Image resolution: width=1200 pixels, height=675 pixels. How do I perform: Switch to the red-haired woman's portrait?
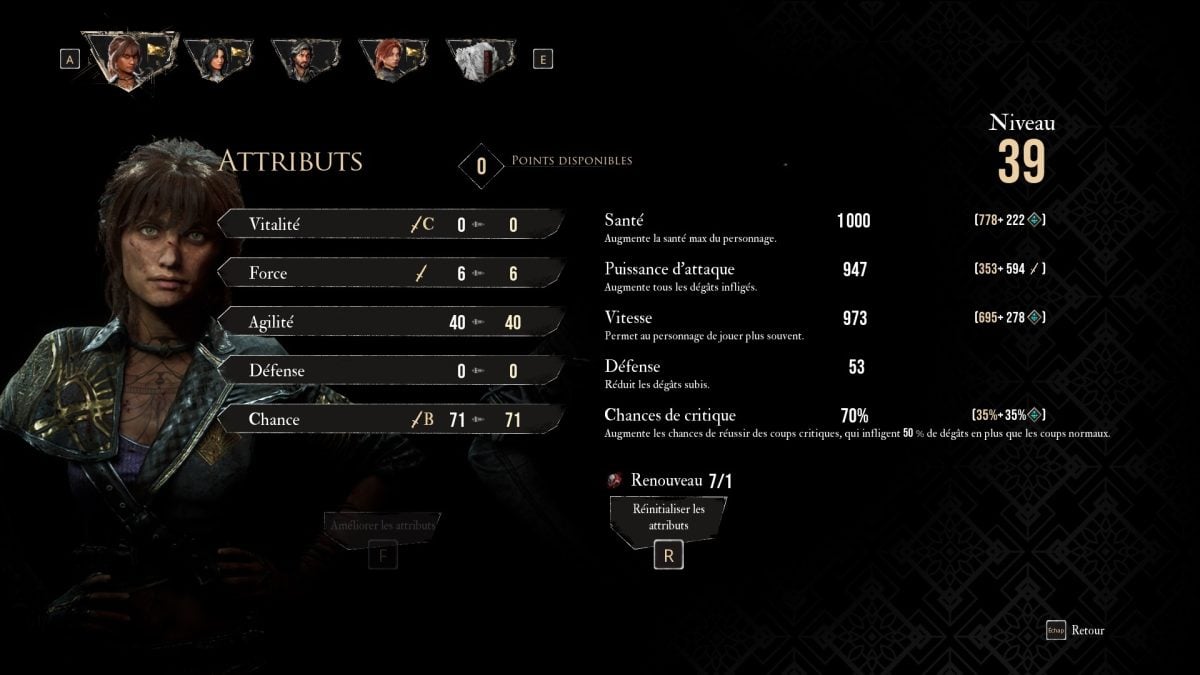[392, 59]
